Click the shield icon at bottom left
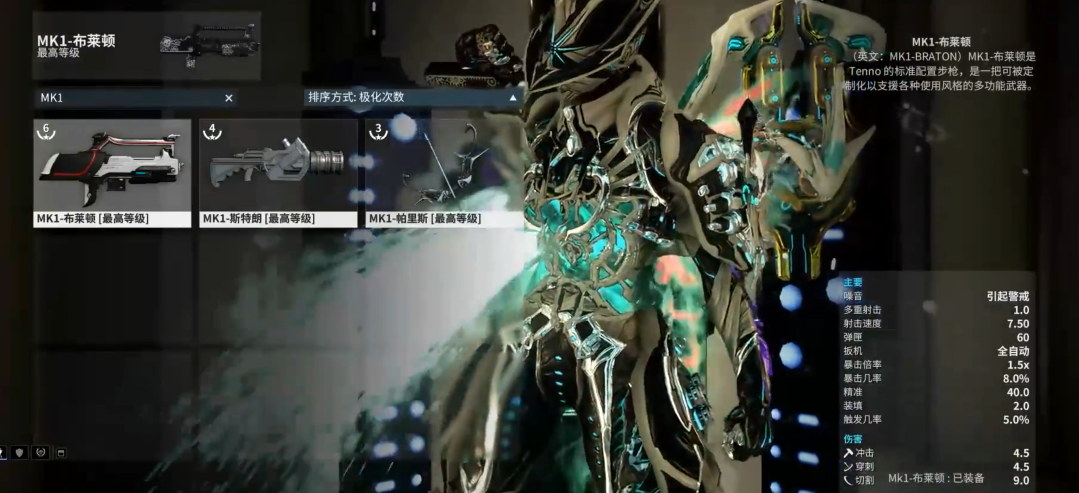The image size is (1079, 493). click(x=21, y=453)
